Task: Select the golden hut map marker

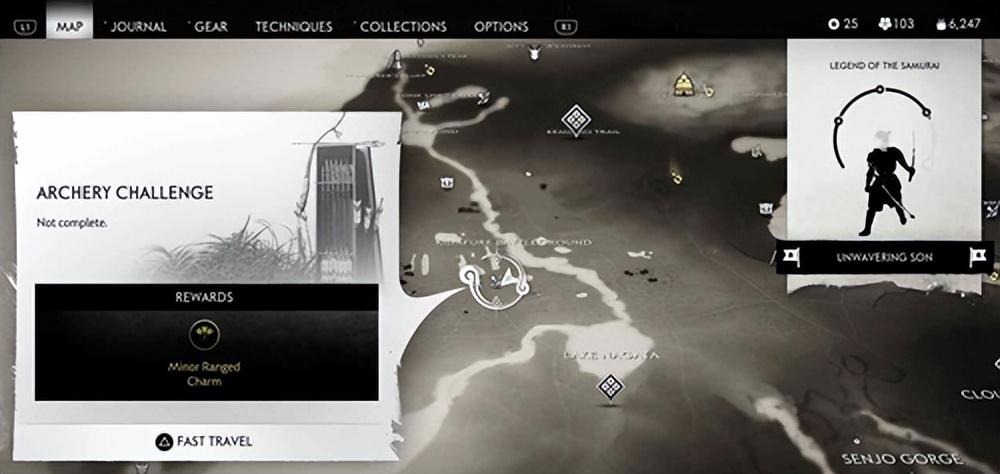Action: (x=684, y=83)
